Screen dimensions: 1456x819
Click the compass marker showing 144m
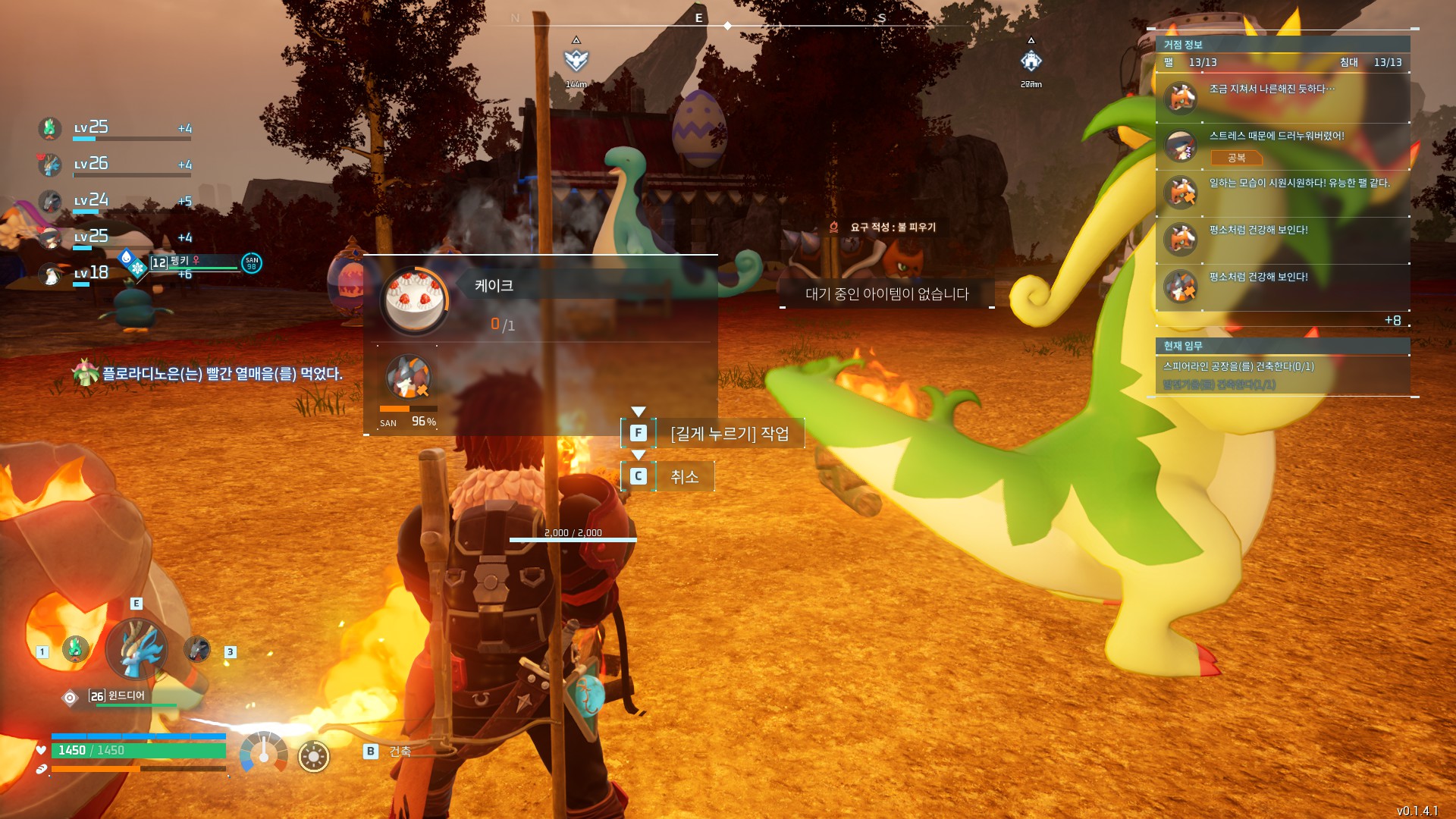576,61
